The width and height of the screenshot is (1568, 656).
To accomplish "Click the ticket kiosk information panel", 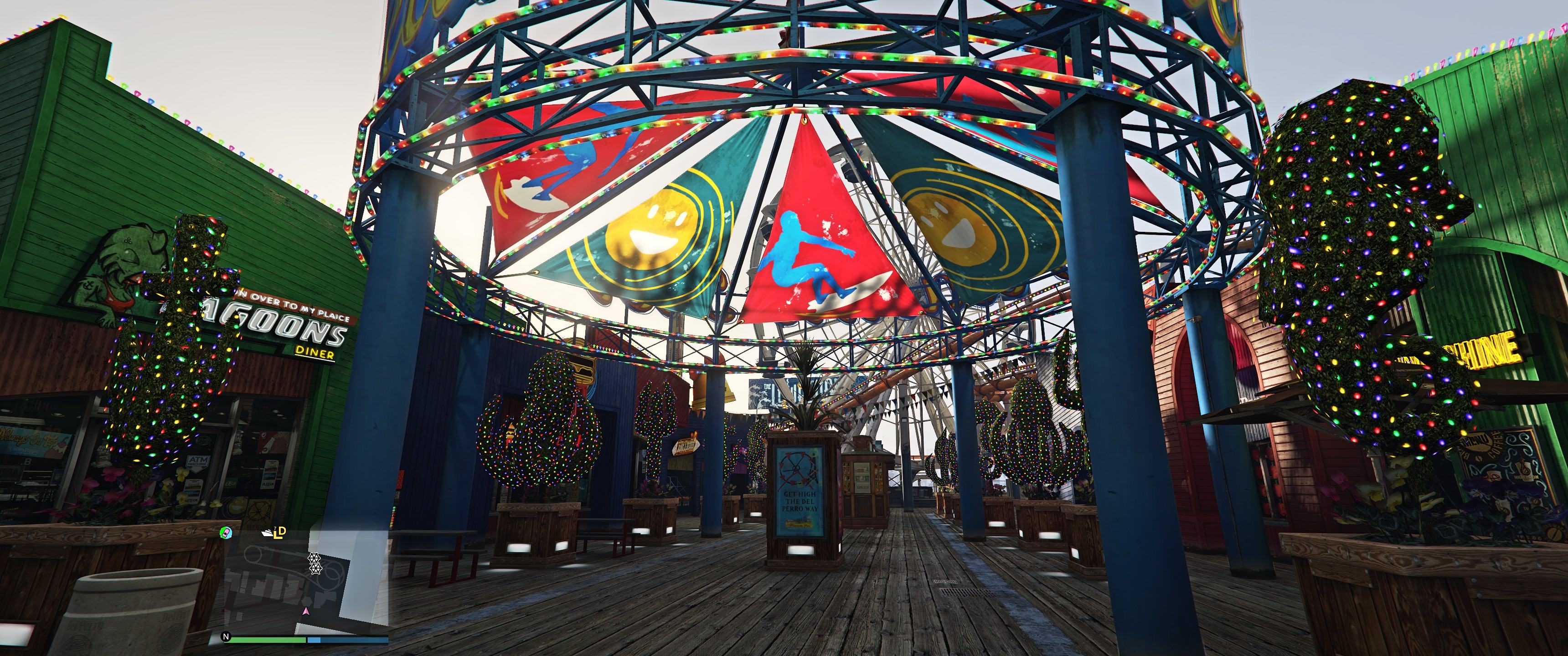I will pos(862,478).
